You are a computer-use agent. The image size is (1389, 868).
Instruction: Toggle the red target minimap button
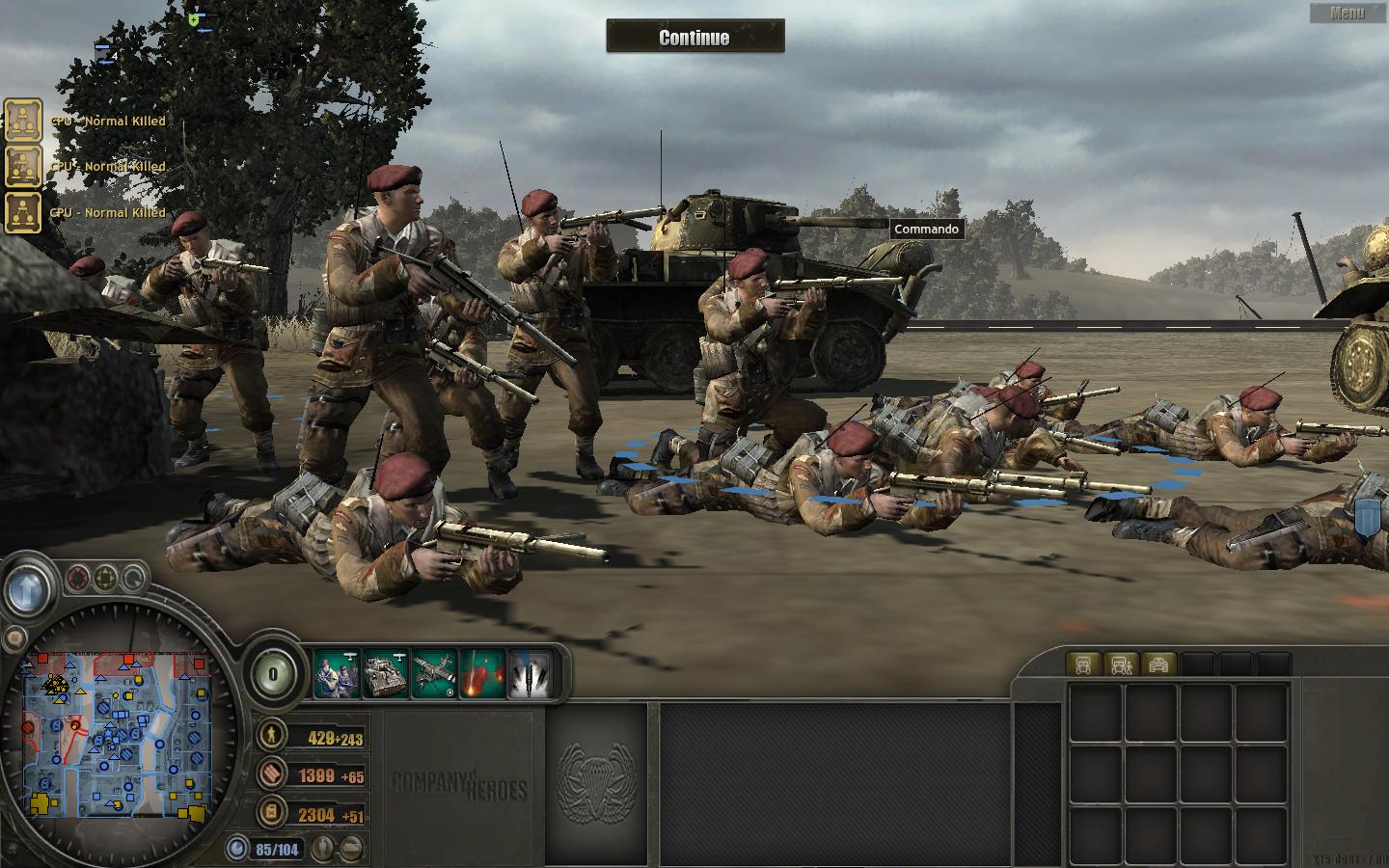[x=77, y=580]
